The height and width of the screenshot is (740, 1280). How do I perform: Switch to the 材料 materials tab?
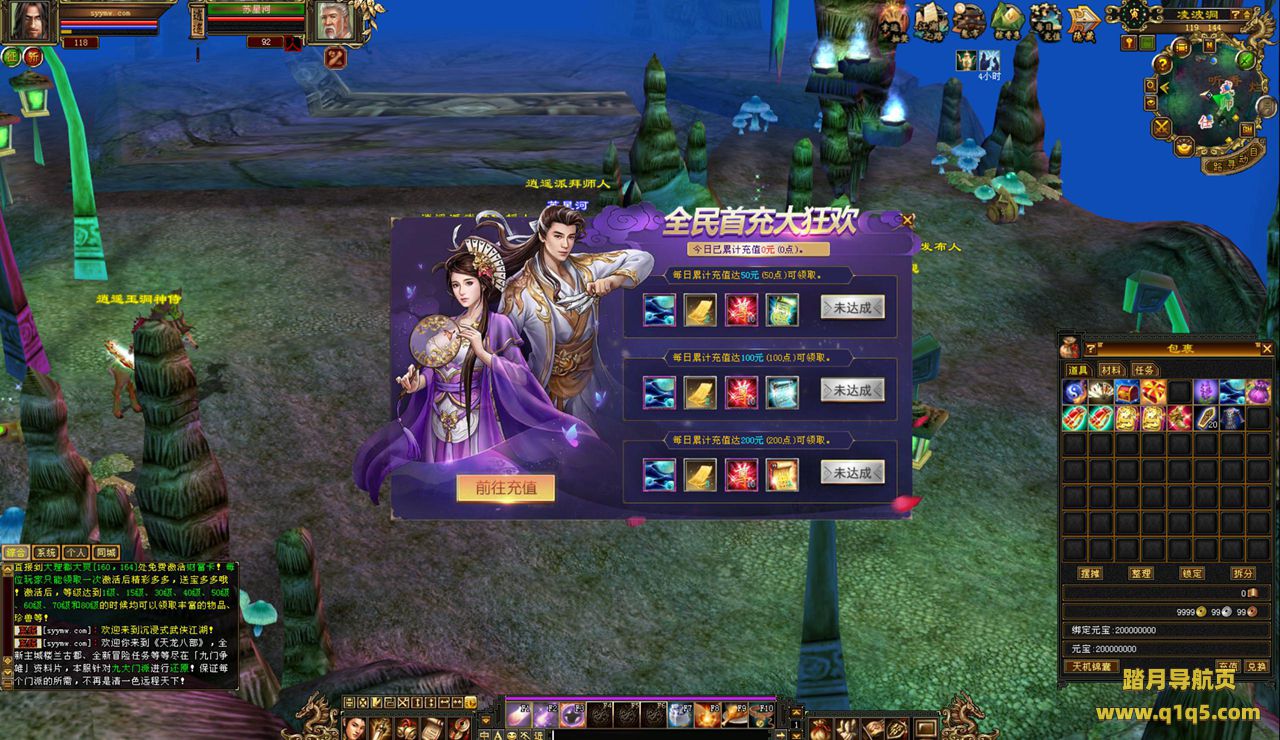1110,370
